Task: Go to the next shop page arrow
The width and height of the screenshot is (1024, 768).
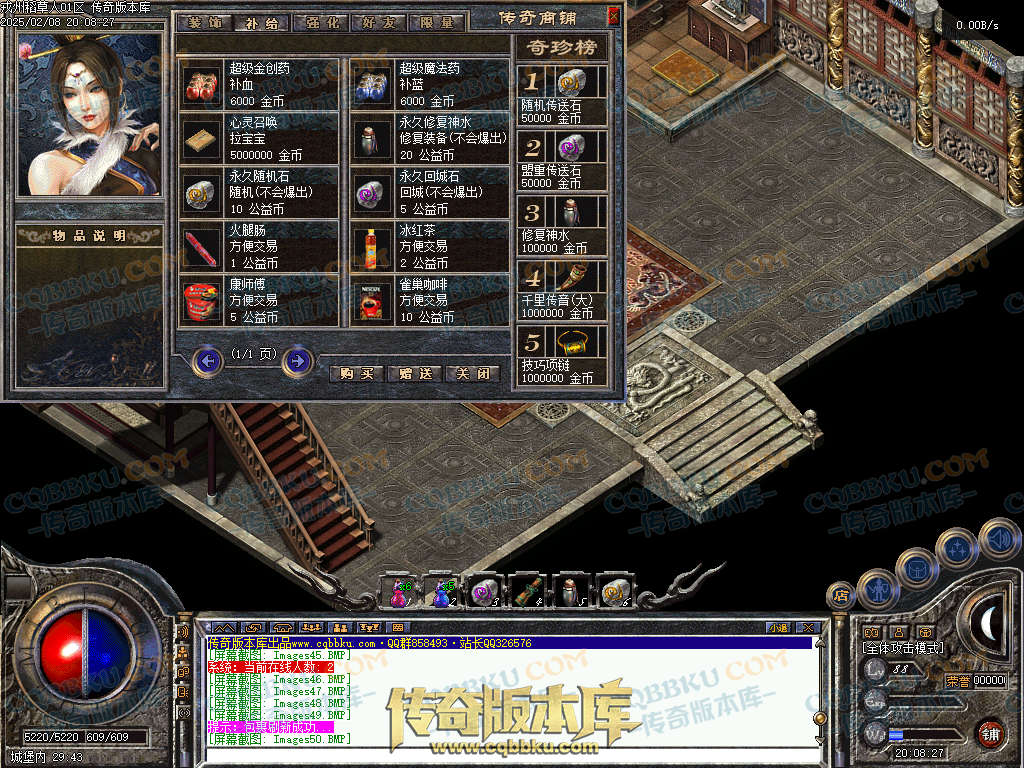Action: (297, 360)
